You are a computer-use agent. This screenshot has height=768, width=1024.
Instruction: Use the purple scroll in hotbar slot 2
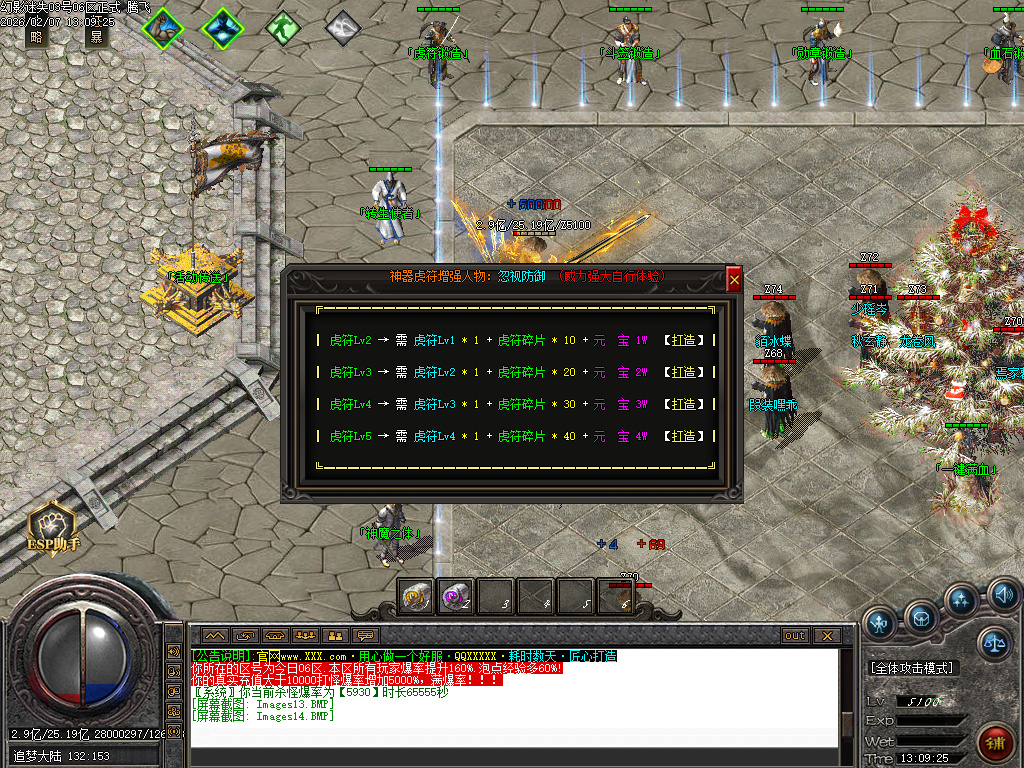pyautogui.click(x=456, y=597)
